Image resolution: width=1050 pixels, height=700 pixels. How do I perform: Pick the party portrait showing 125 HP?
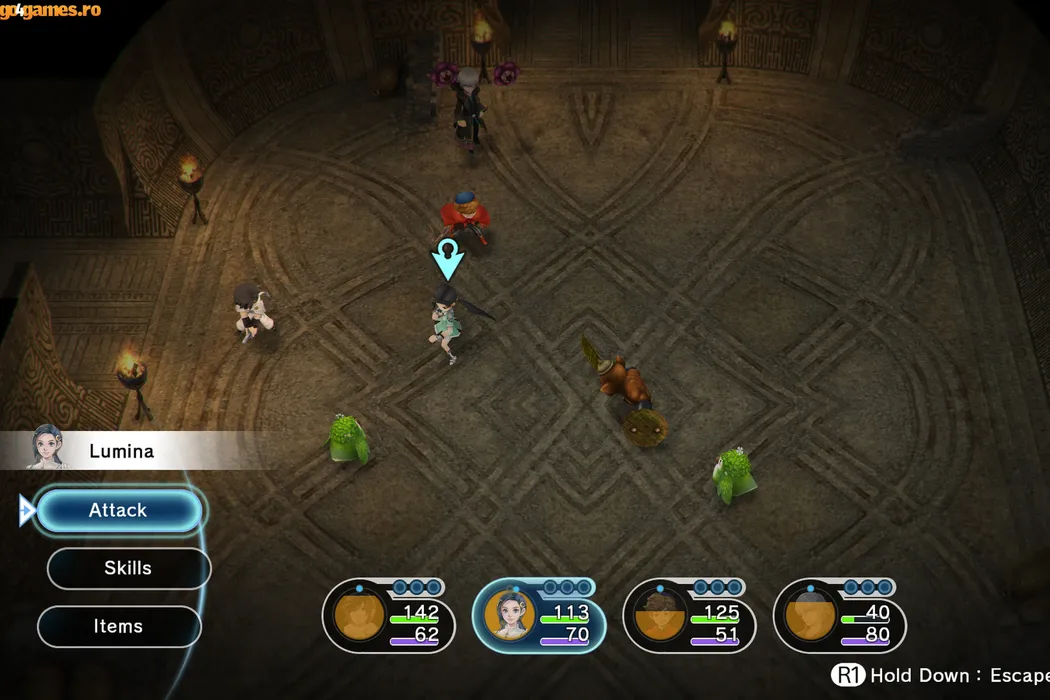[660, 616]
